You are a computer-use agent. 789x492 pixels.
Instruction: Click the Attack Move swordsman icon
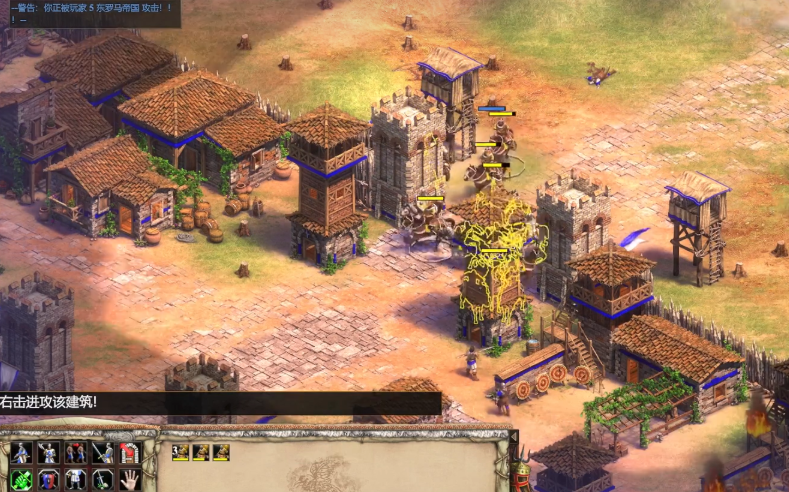pos(102,452)
